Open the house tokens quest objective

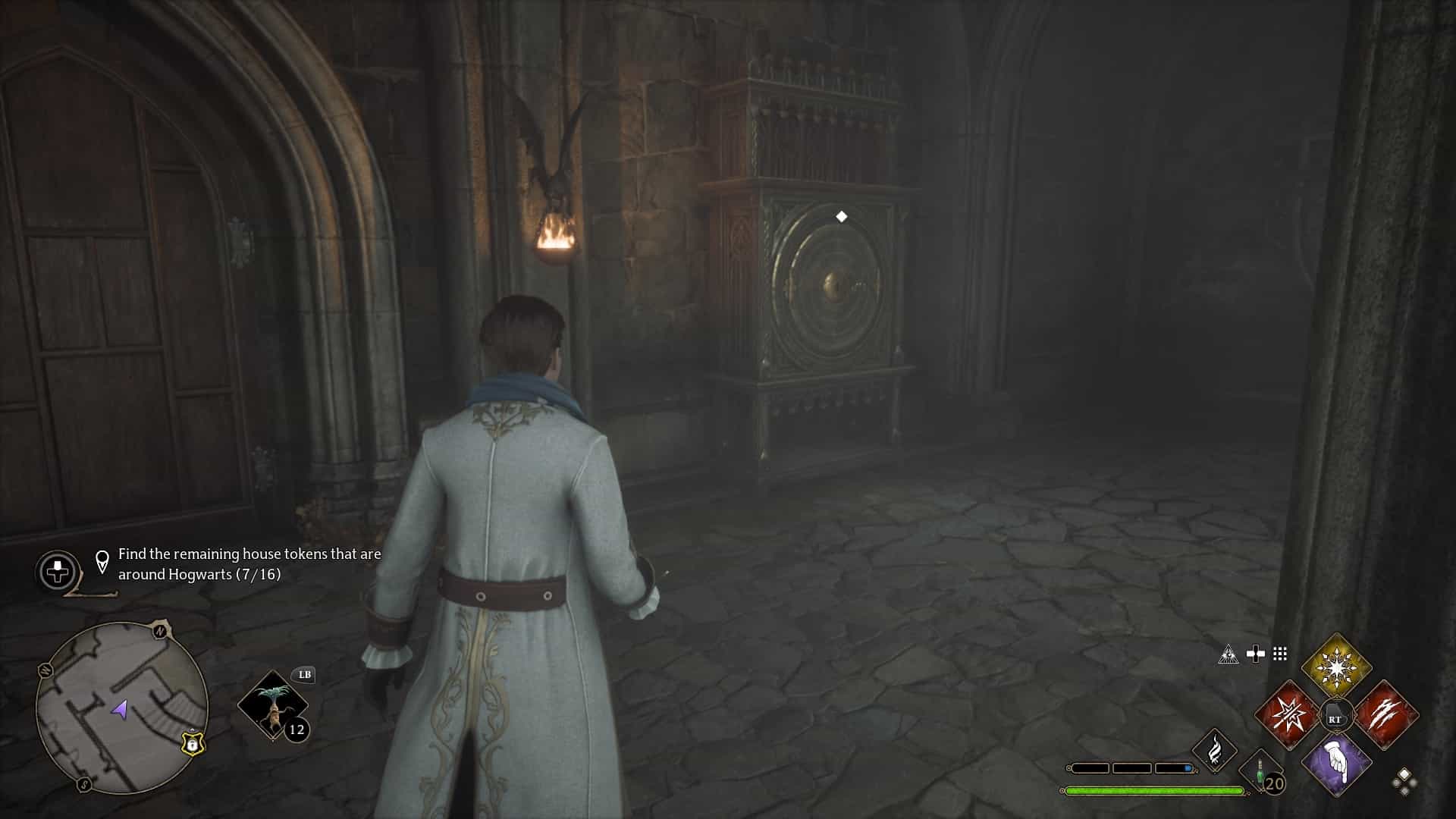click(x=249, y=564)
